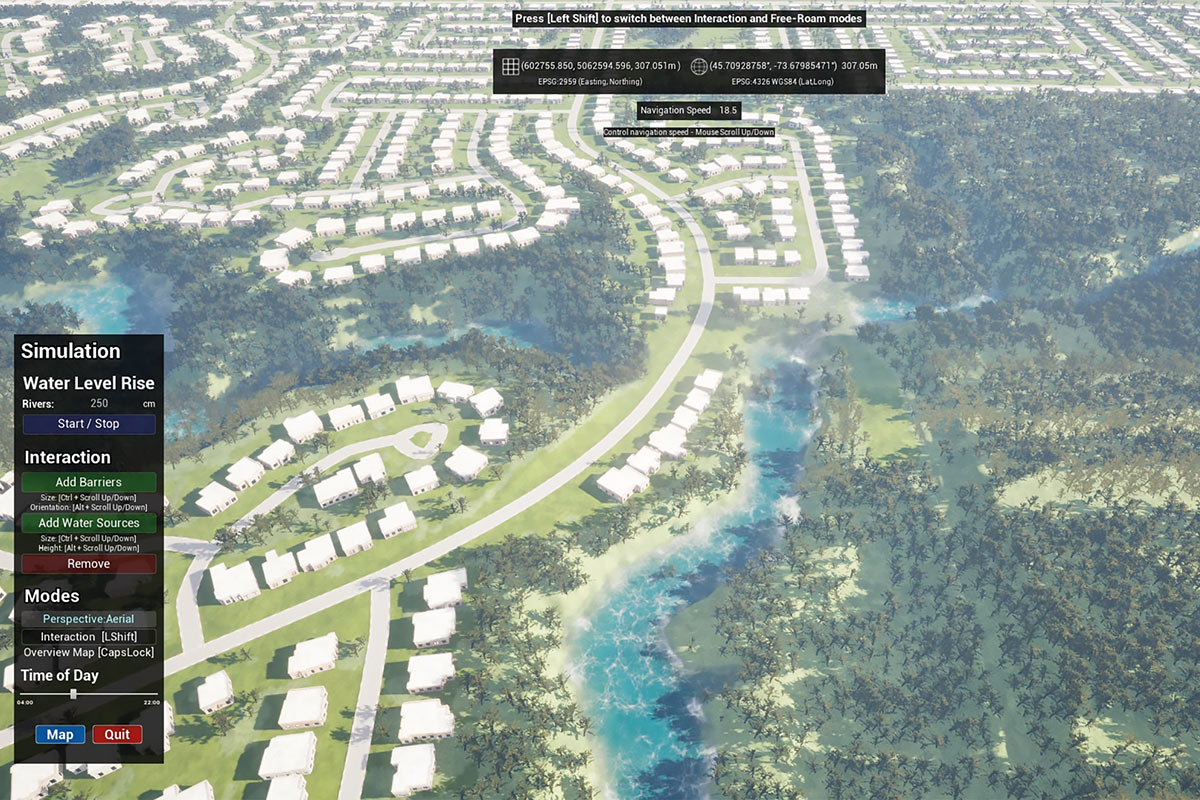This screenshot has width=1200, height=800.
Task: Toggle the Perspective: Aerial mode button
Action: pyautogui.click(x=89, y=619)
